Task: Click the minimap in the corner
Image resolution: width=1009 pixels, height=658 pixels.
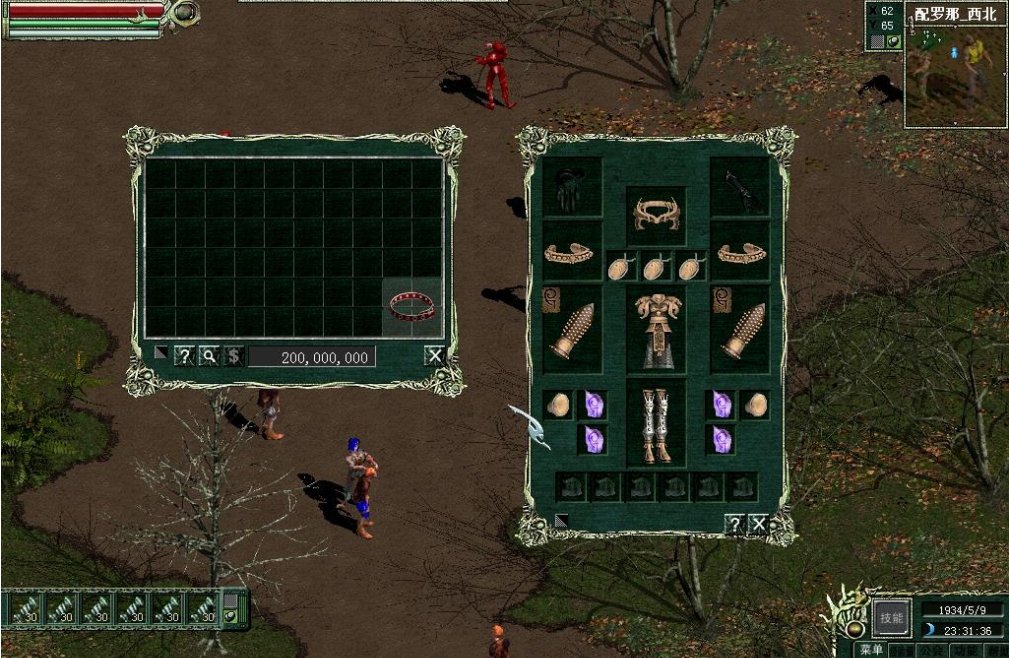Action: click(x=955, y=75)
